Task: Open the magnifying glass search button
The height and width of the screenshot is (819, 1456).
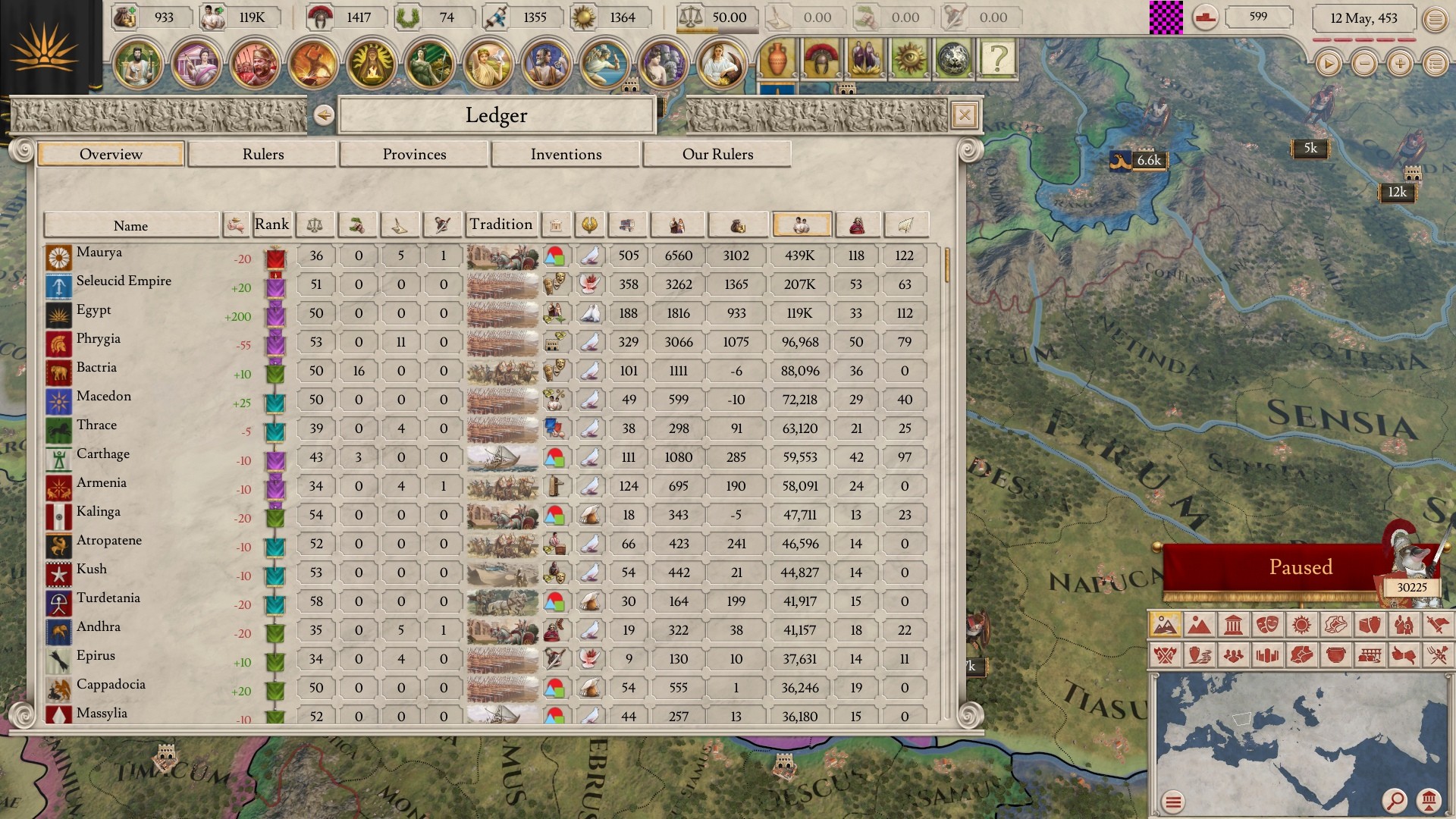Action: point(1394,800)
